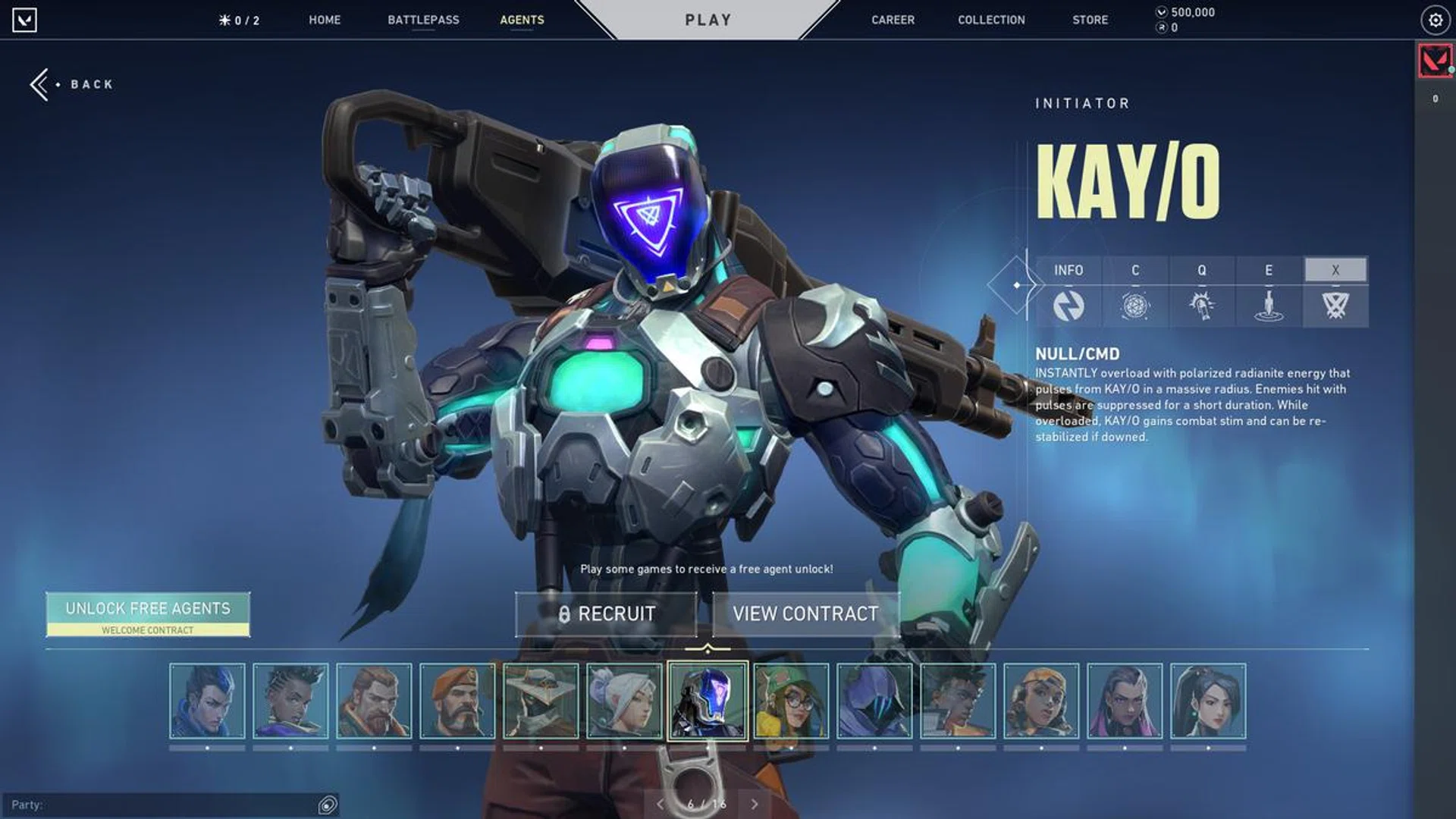The width and height of the screenshot is (1456, 819).
Task: Select the Killjoy agent portrait
Action: [x=791, y=701]
